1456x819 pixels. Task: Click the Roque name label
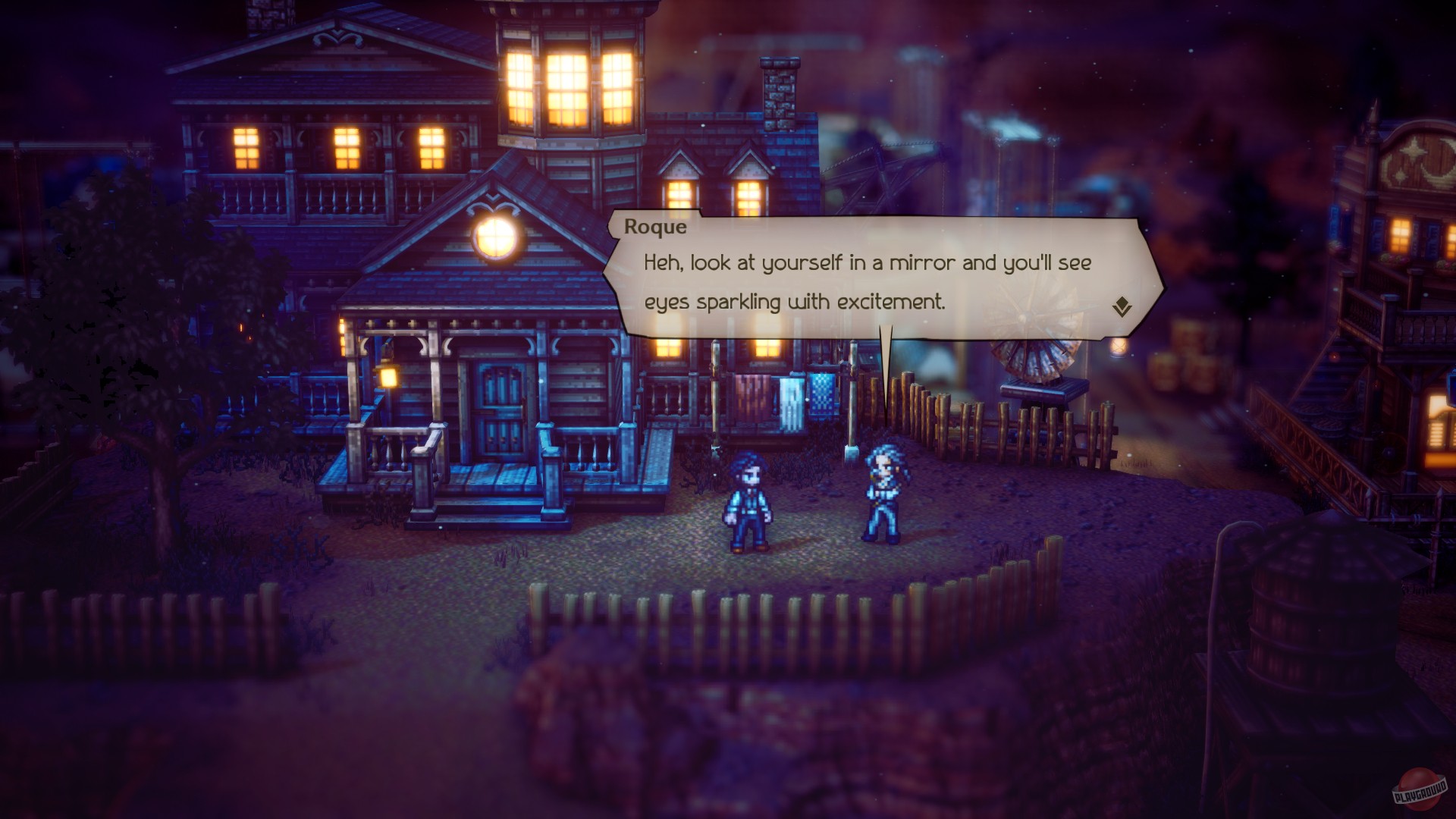[657, 226]
